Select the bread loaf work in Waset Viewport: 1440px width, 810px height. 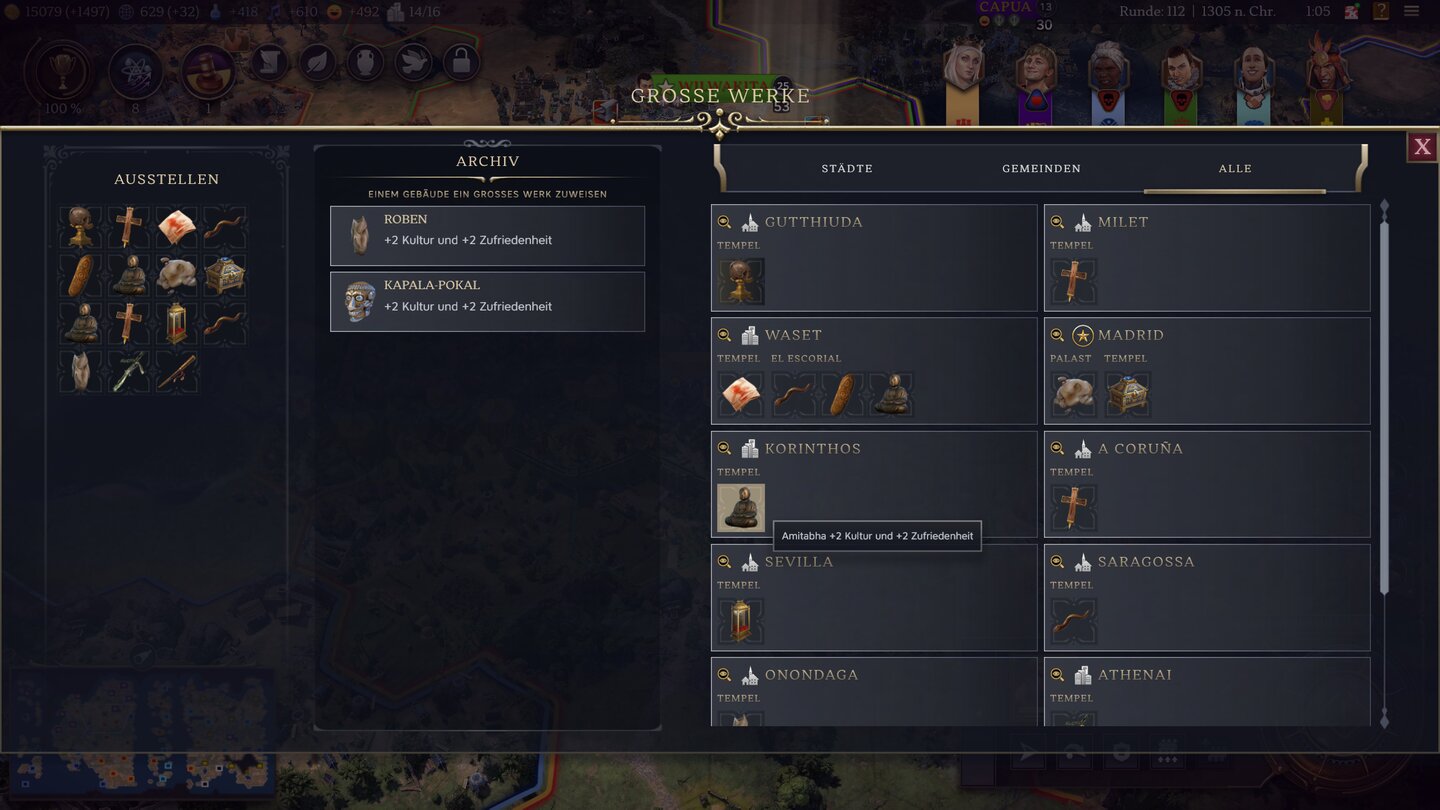[843, 395]
